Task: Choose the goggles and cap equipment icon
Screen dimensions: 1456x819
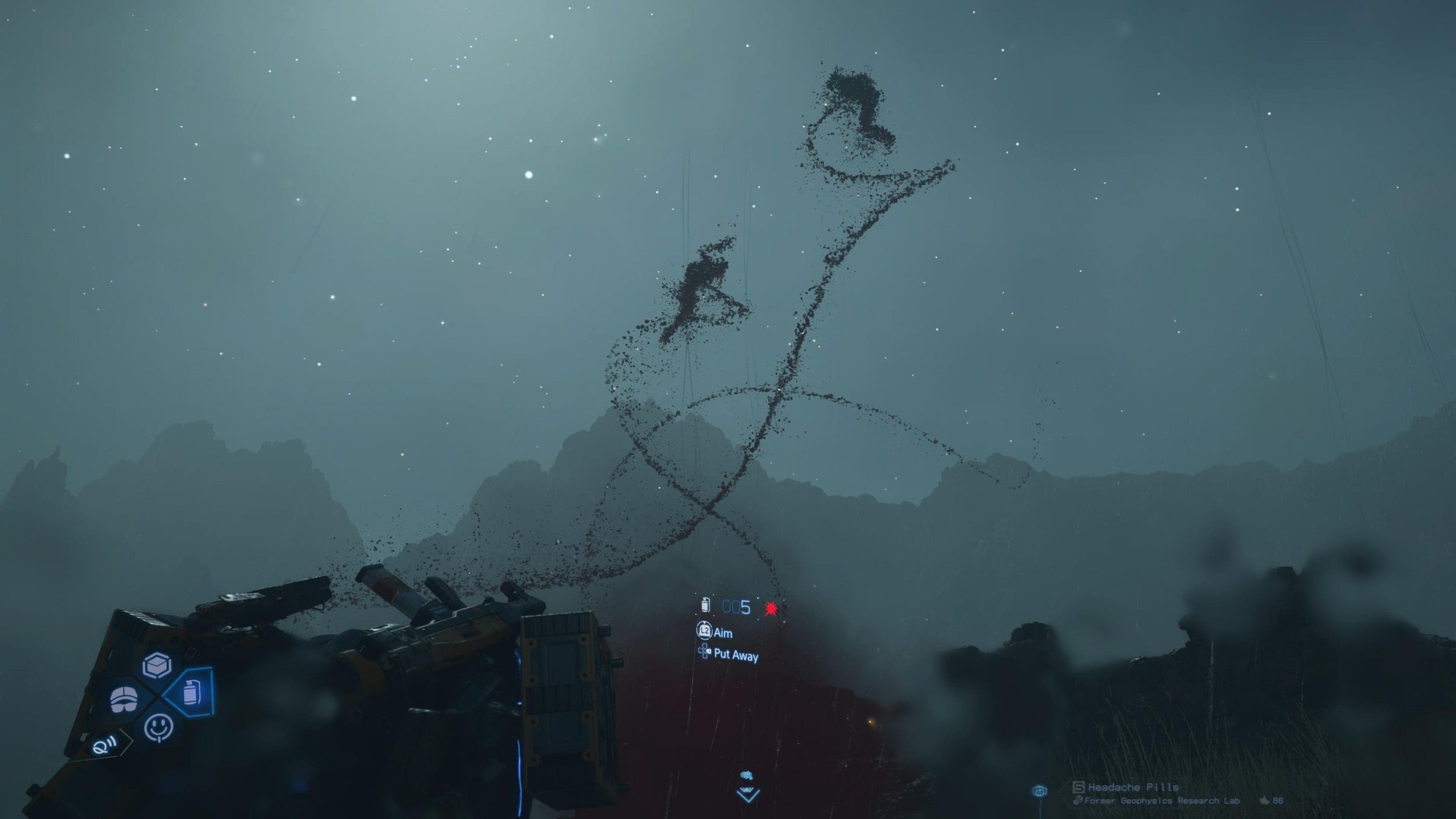Action: pos(124,699)
